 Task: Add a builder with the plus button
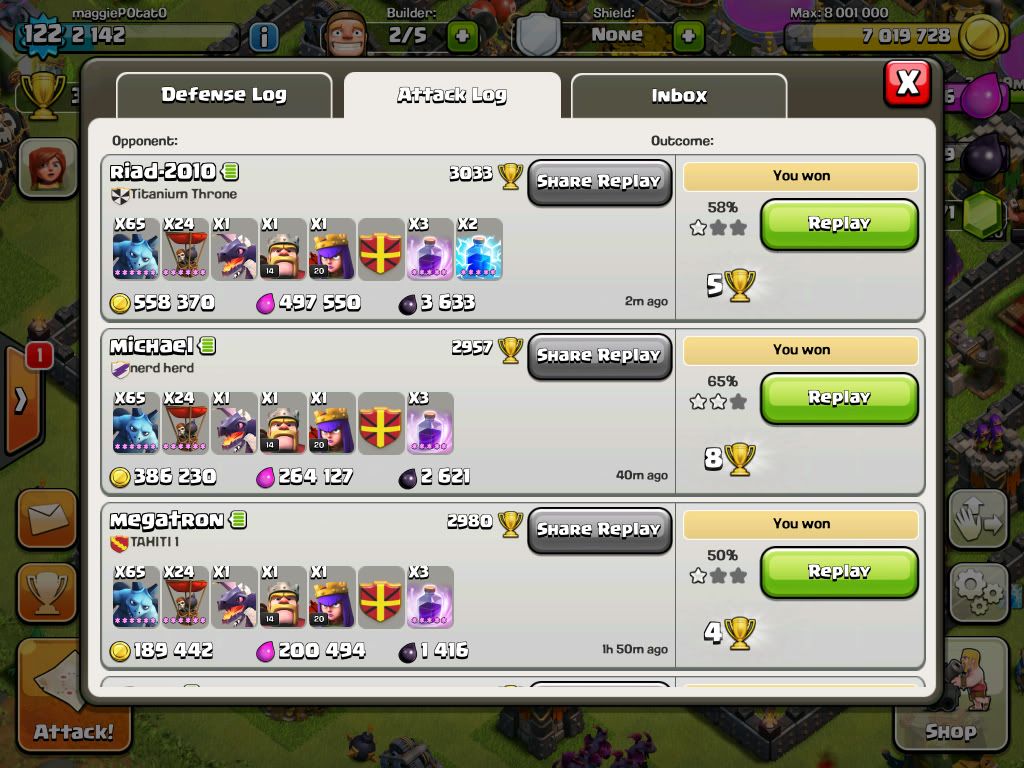(x=462, y=37)
